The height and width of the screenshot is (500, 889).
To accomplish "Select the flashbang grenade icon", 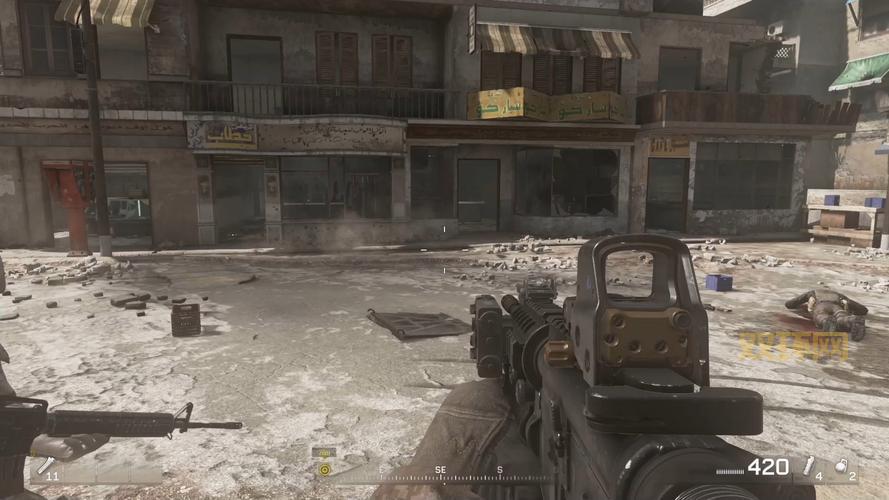I will [809, 464].
